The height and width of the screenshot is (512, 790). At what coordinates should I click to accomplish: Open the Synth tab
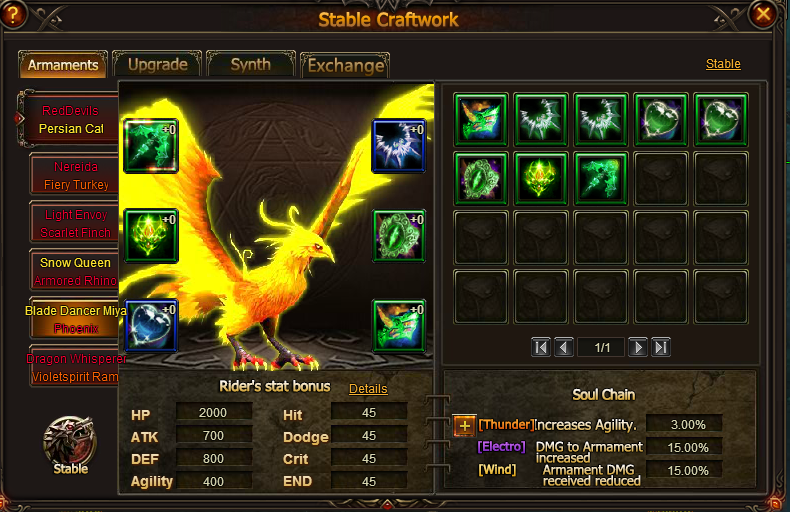coord(250,65)
